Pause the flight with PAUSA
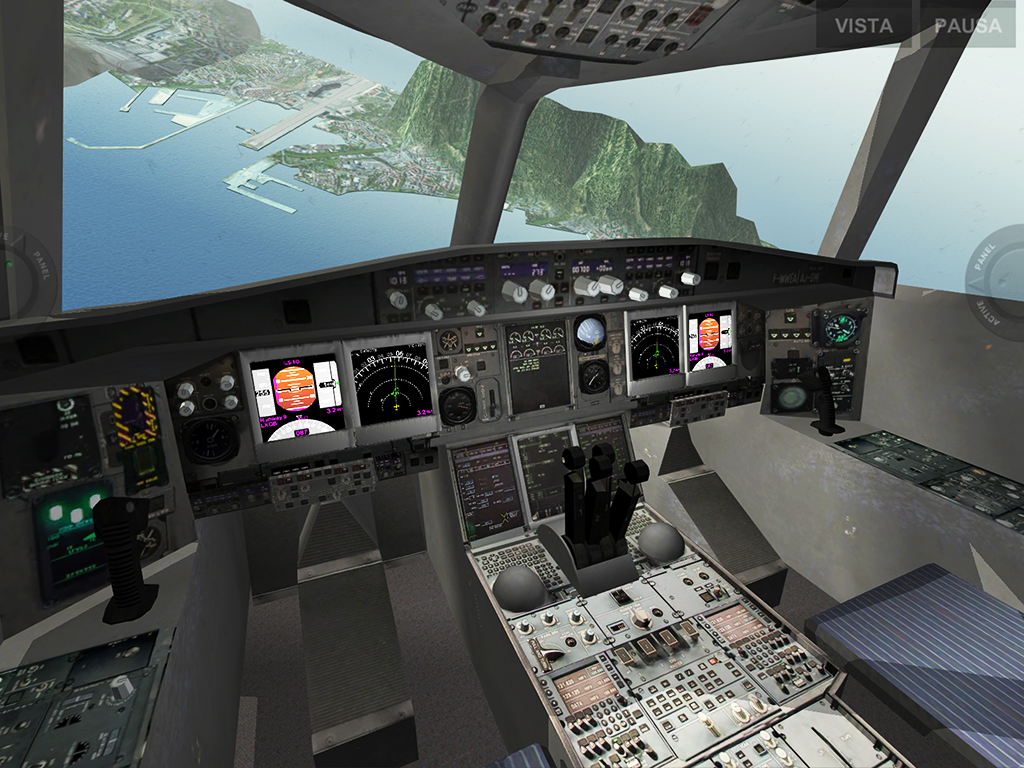Screen dimensions: 1024x768 point(968,25)
